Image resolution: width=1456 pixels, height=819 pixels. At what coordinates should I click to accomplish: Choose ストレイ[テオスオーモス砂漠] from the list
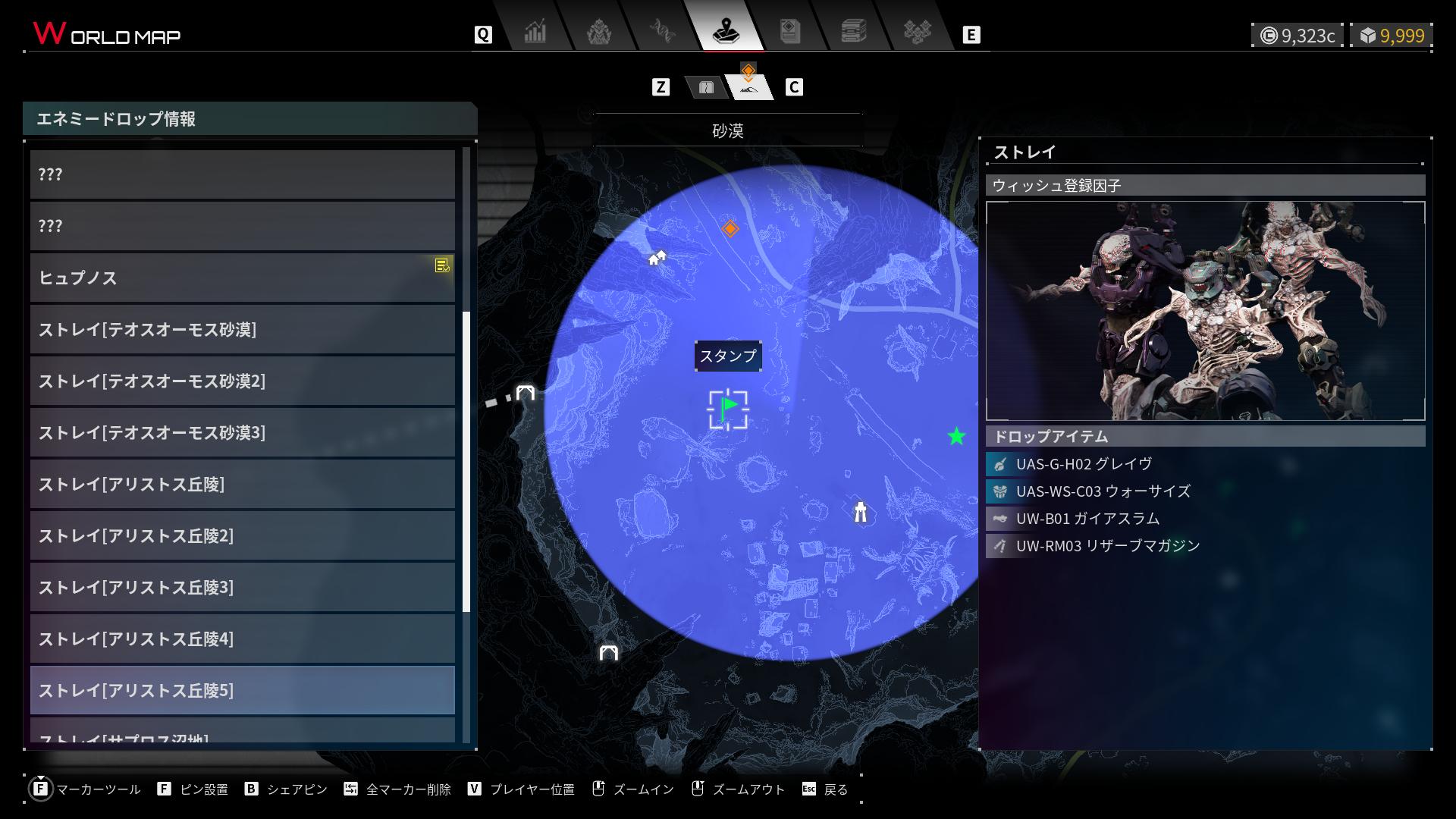(243, 329)
